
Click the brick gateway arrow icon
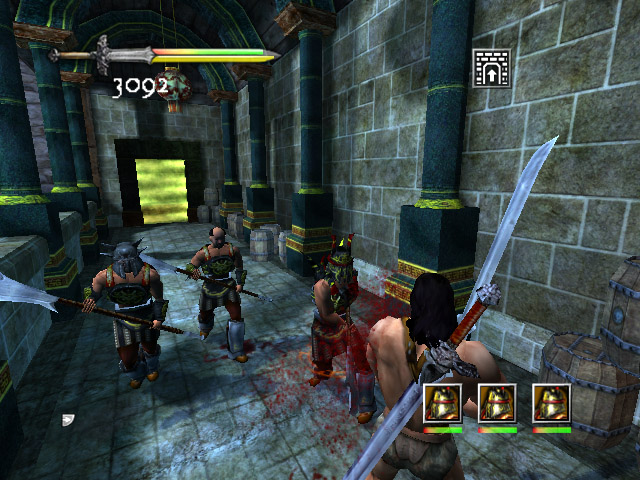click(491, 68)
